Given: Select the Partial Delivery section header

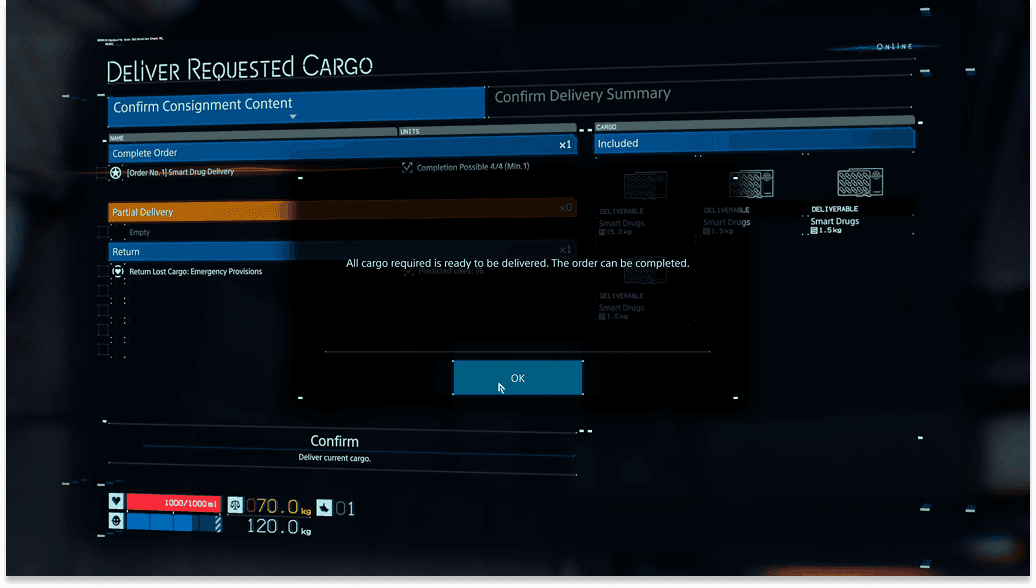Looking at the screenshot, I should tap(340, 212).
